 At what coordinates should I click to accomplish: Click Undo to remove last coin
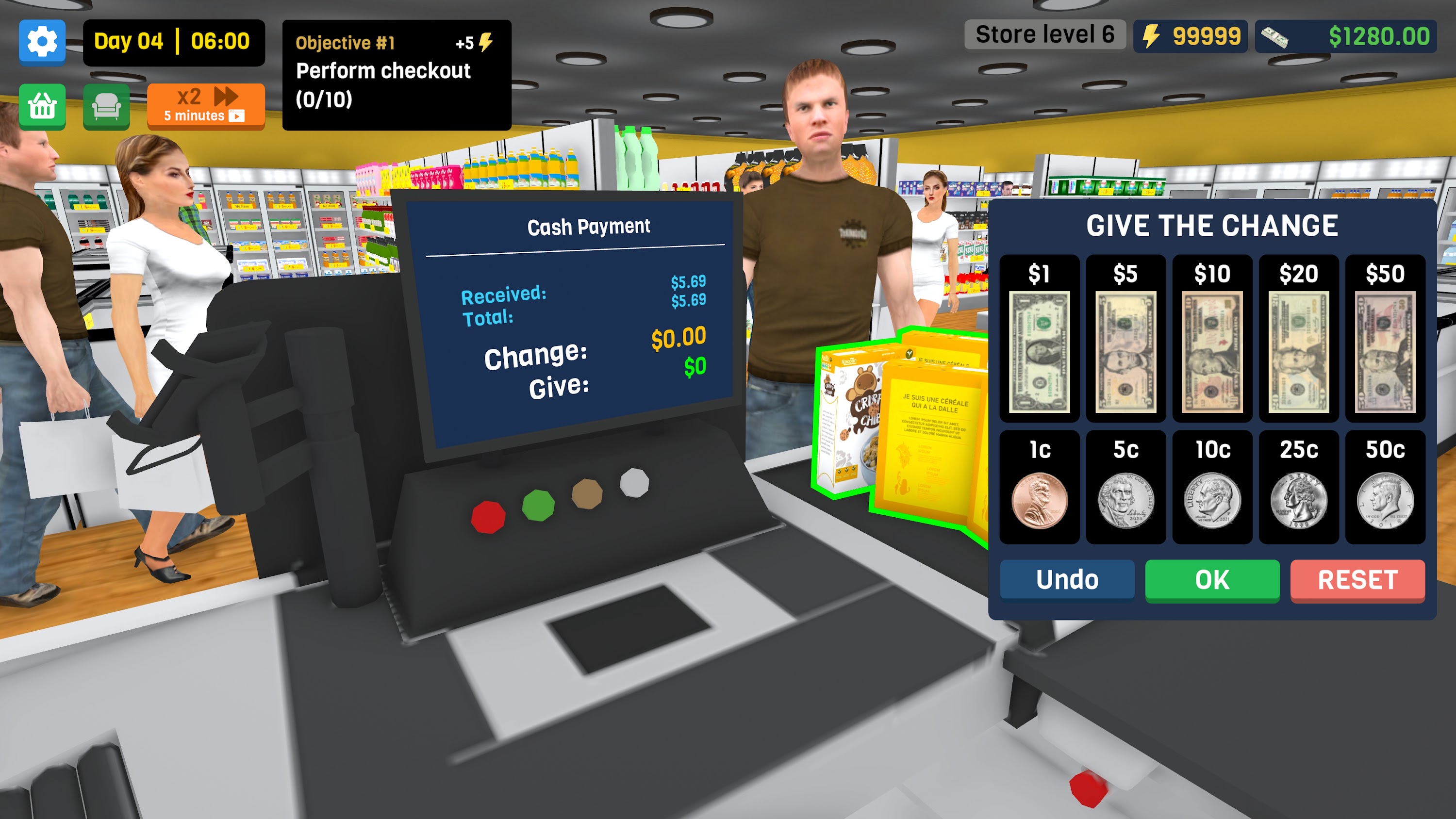[x=1067, y=580]
